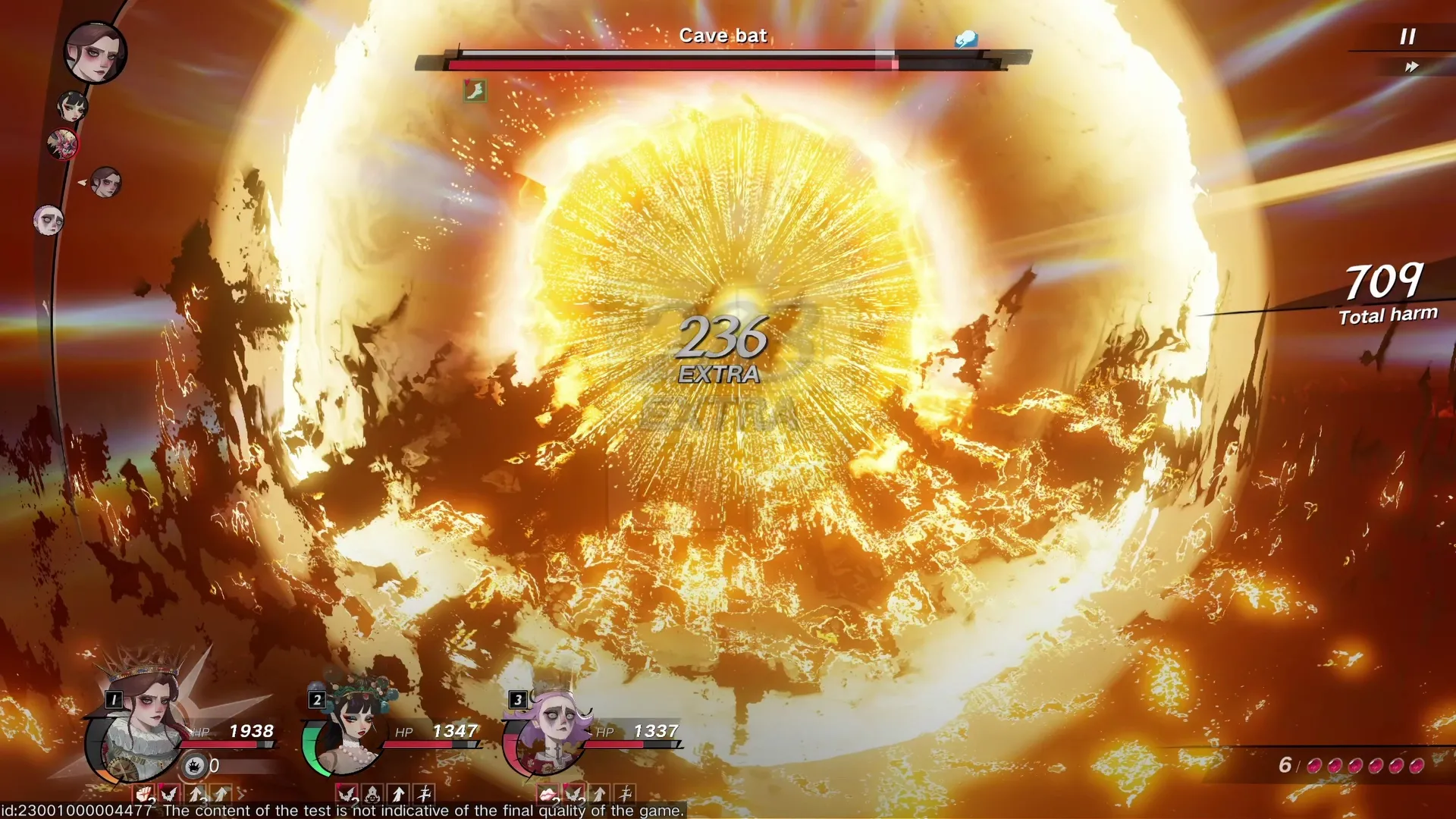
Task: Toggle the skull rage counter on character 1
Action: (195, 766)
